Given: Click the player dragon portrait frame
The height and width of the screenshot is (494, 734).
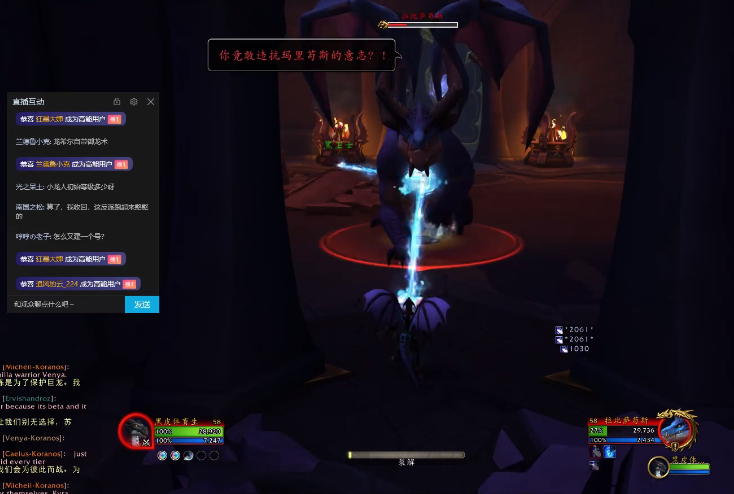Looking at the screenshot, I should coord(135,431).
